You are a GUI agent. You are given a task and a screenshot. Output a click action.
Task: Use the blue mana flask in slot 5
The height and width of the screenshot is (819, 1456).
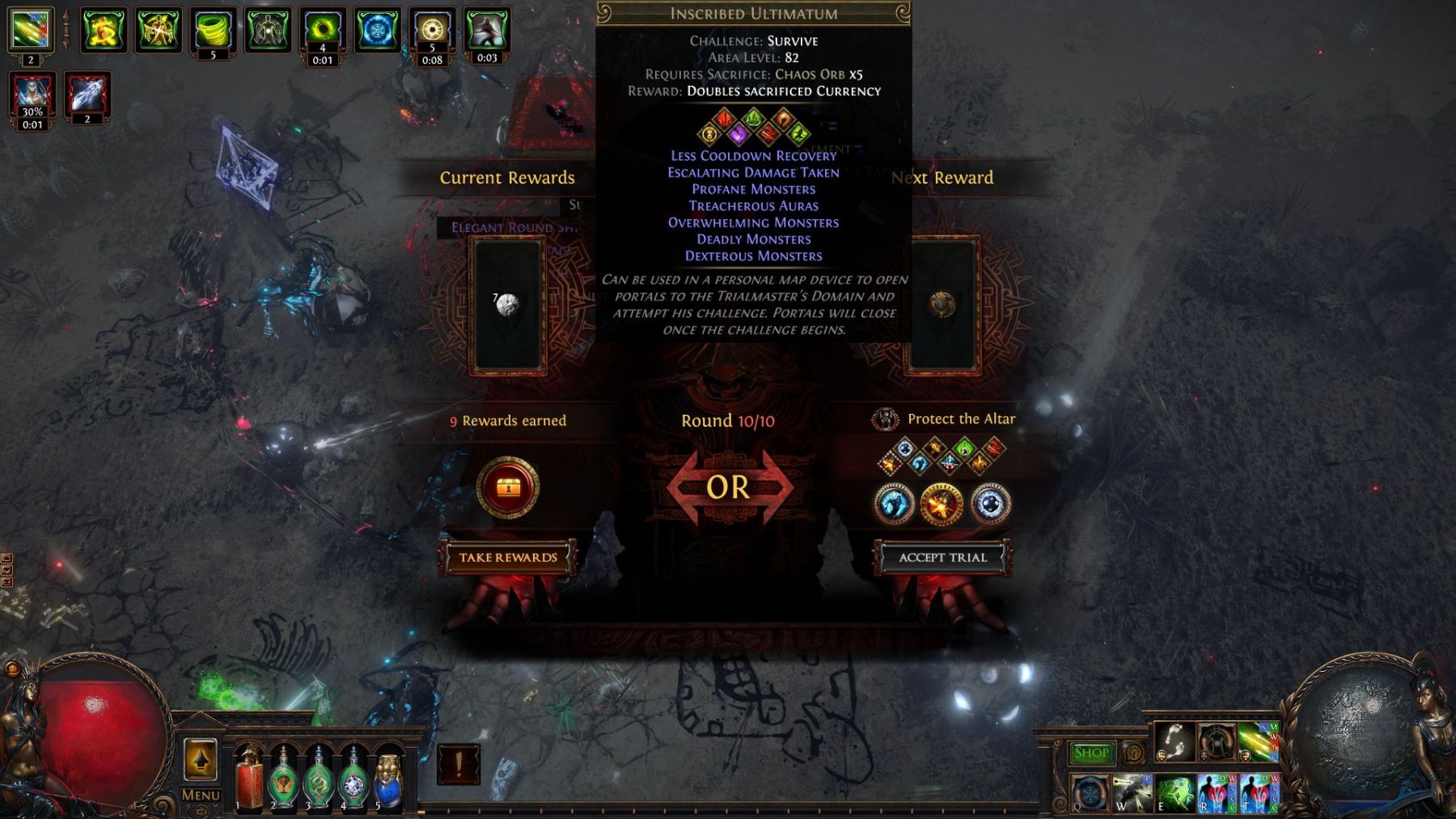tap(388, 779)
